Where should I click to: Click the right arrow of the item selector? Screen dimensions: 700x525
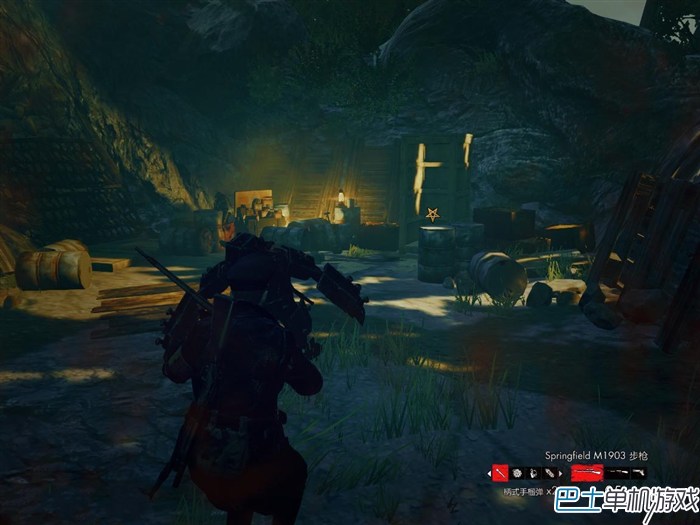[560, 473]
